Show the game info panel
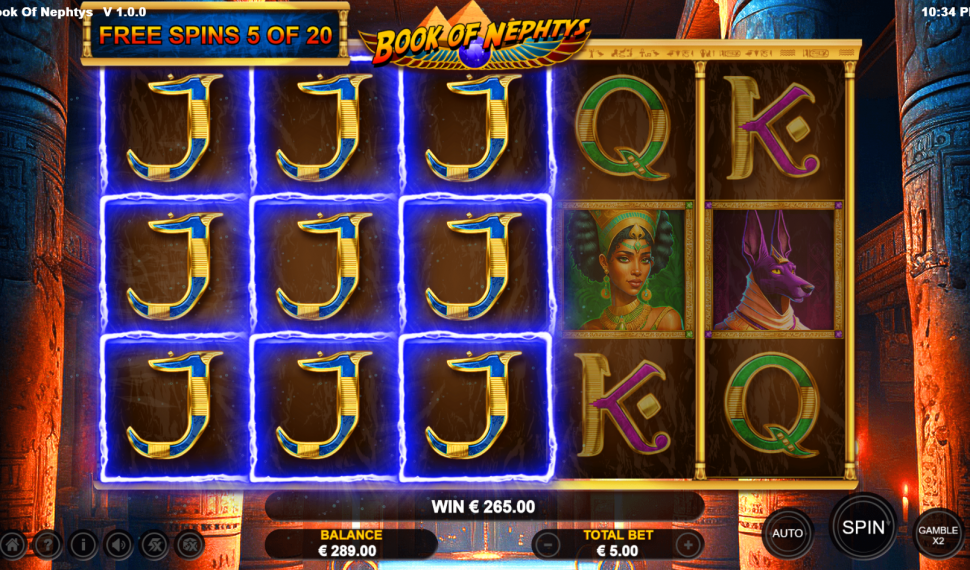The image size is (970, 570). point(83,545)
